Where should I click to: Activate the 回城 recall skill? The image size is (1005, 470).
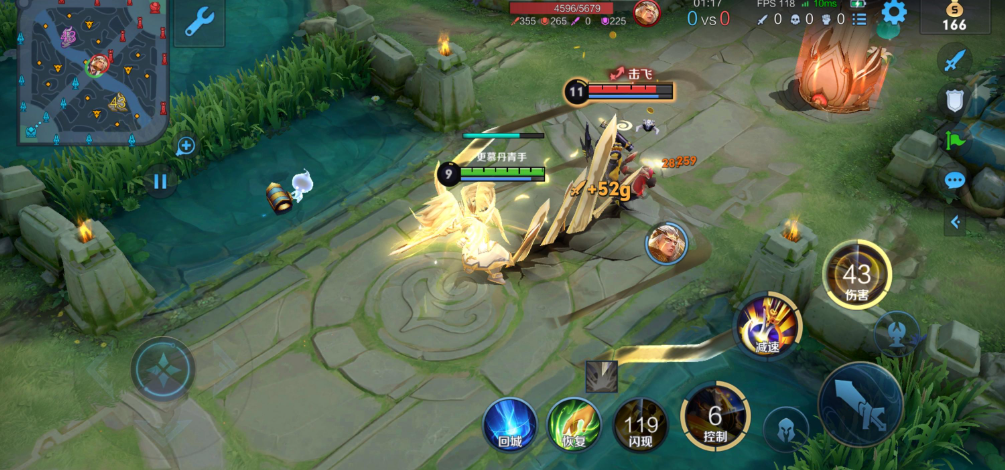pos(510,424)
